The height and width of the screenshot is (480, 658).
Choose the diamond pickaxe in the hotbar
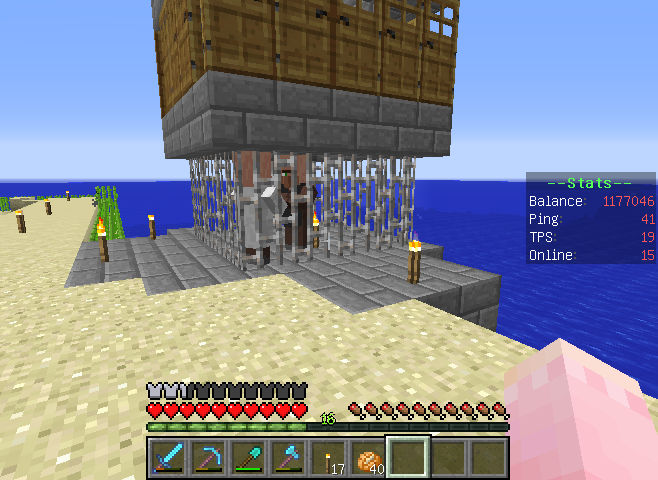tap(208, 456)
